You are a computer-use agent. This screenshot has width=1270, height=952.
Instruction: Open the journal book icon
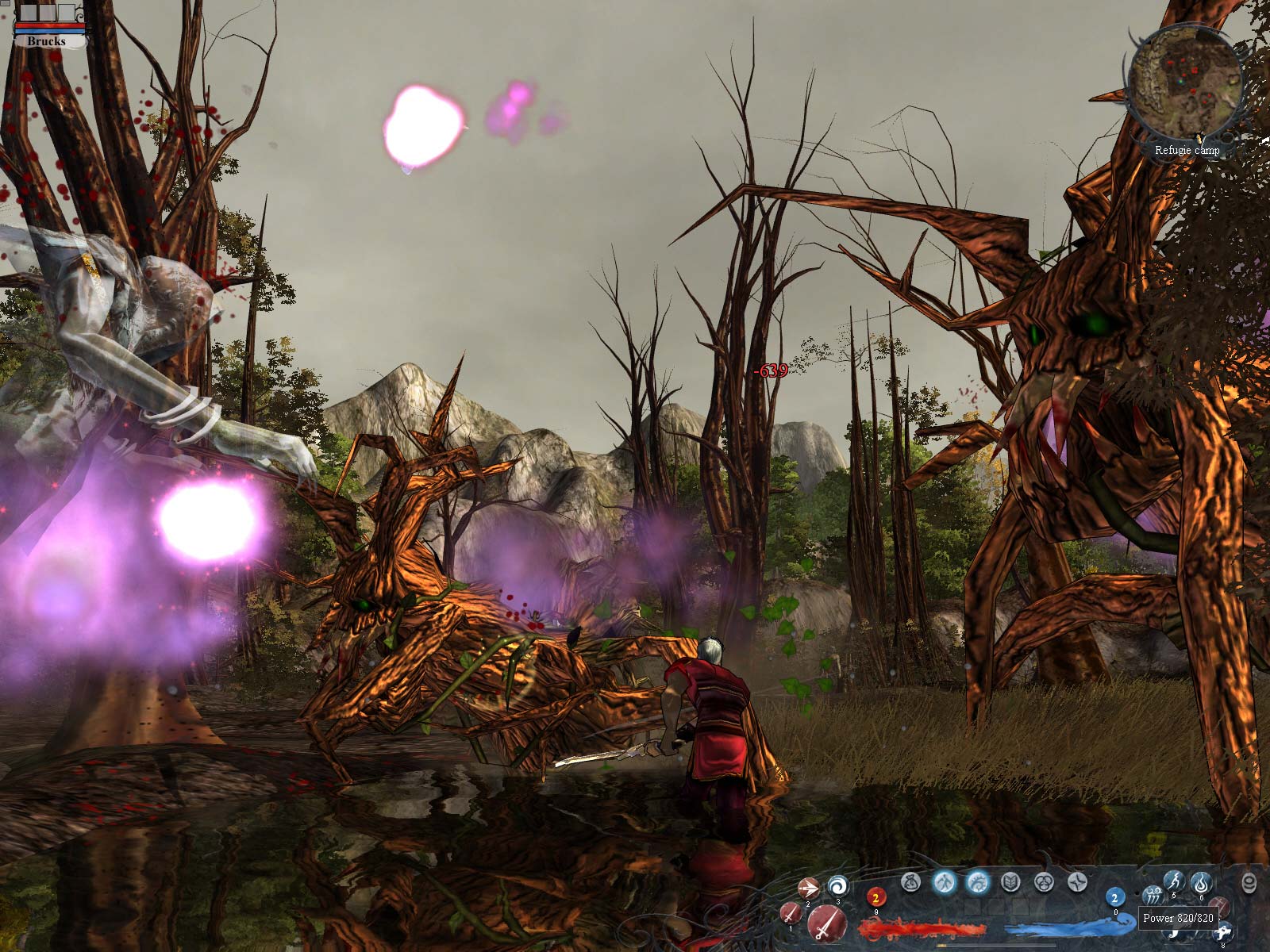pos(1010,881)
